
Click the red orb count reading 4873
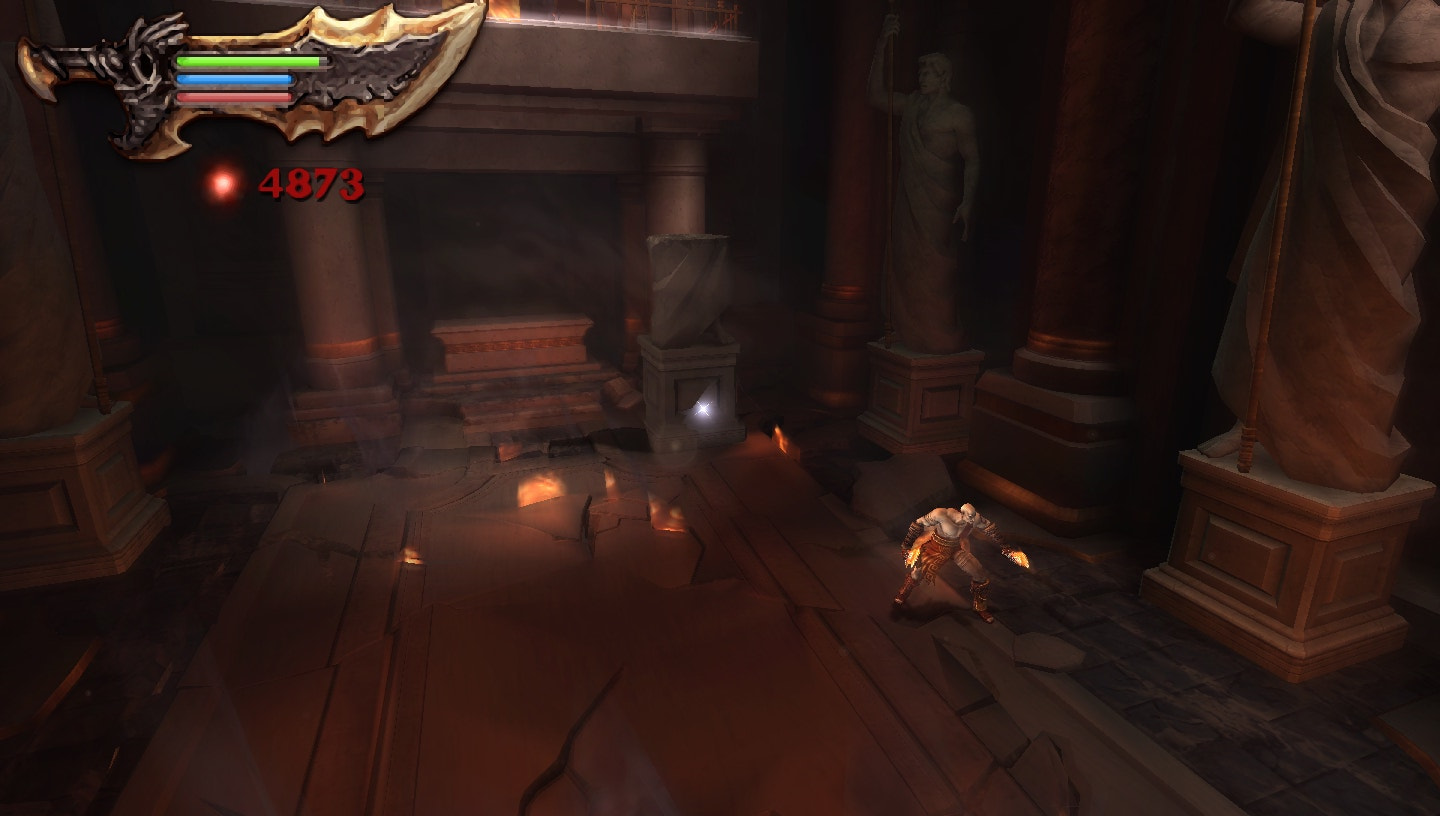(312, 183)
